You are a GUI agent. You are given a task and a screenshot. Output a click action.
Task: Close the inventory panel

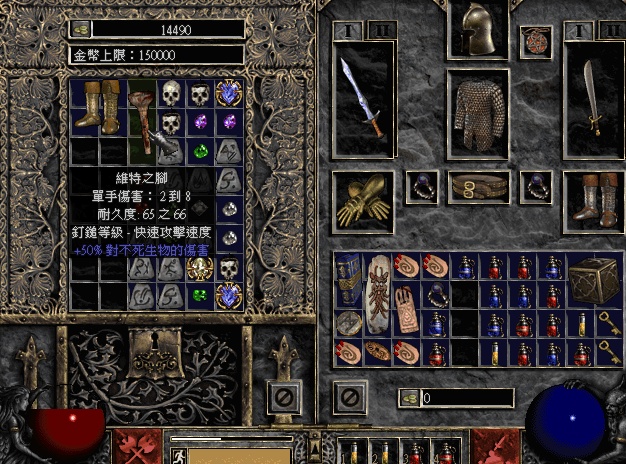coord(347,396)
